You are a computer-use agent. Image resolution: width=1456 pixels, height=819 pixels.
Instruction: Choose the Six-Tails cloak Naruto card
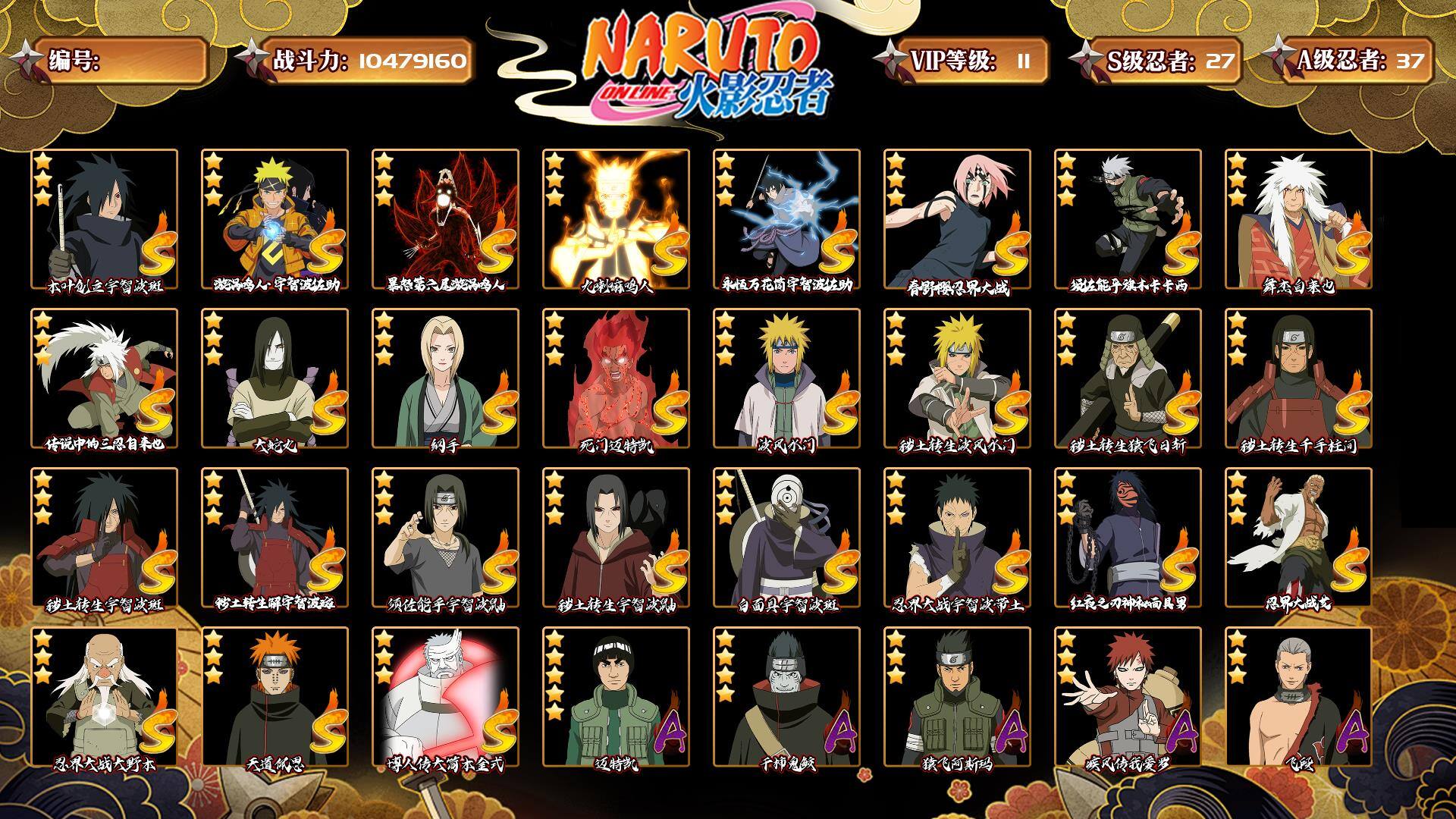[x=445, y=219]
